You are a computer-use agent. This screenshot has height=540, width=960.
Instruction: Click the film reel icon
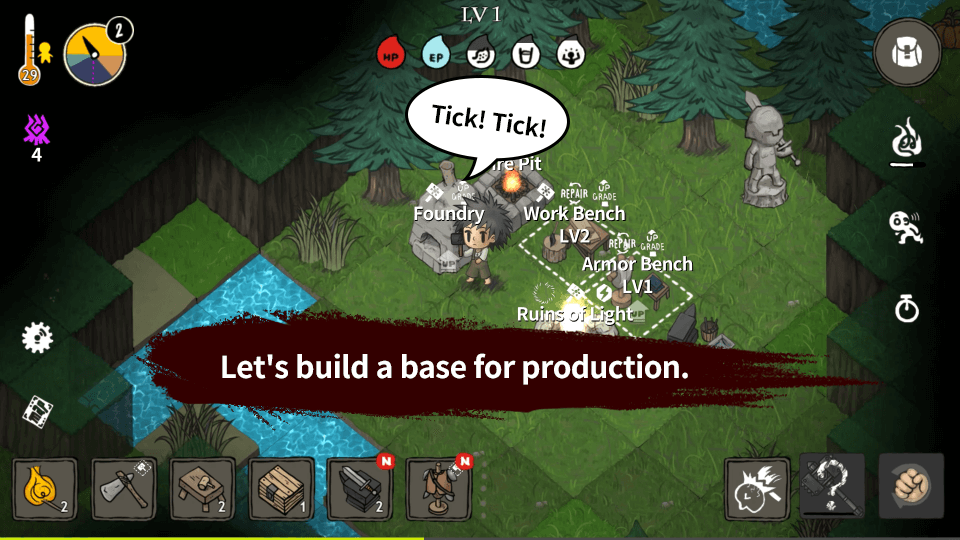click(x=38, y=409)
